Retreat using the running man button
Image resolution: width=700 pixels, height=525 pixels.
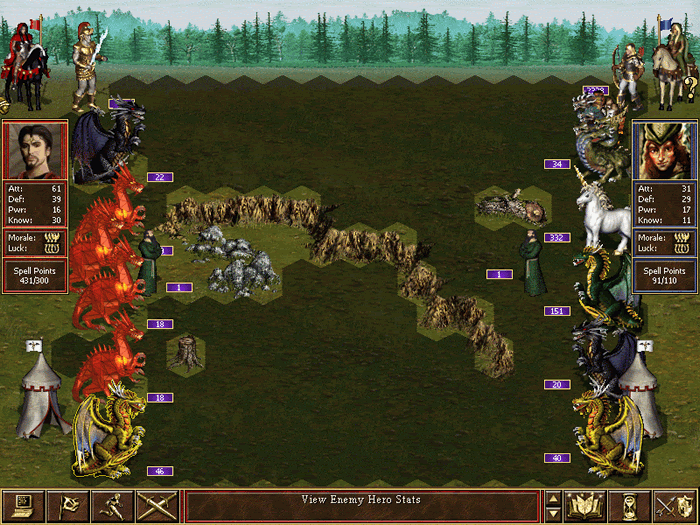click(112, 507)
